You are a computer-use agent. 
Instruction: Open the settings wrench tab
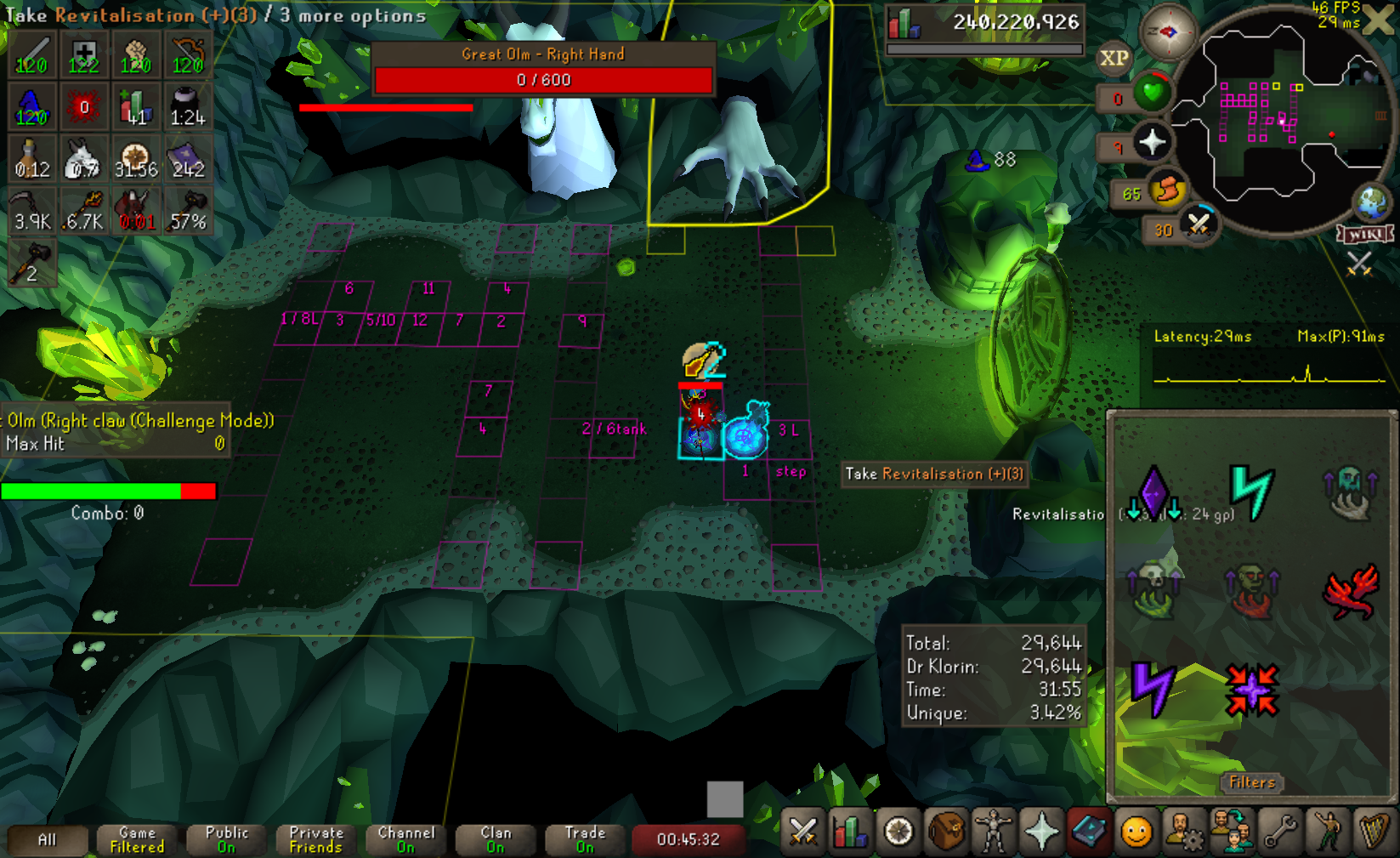[1279, 832]
